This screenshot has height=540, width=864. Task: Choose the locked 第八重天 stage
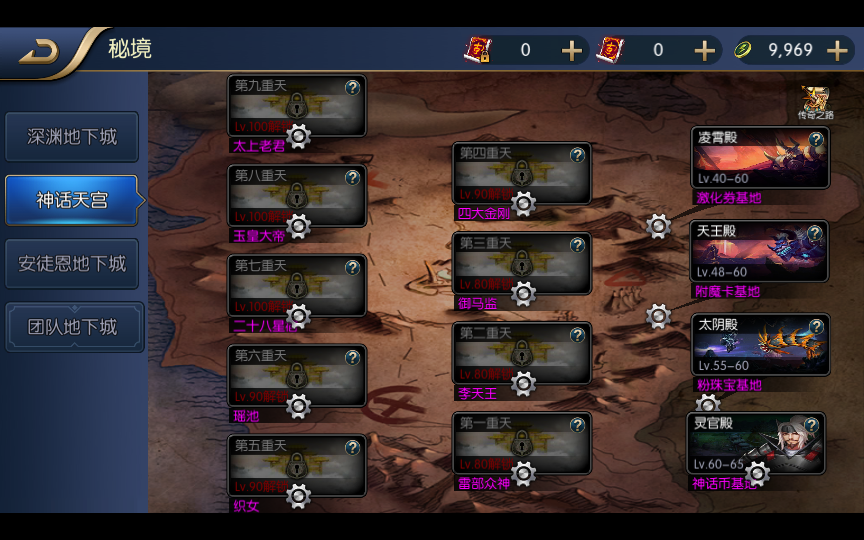click(x=296, y=195)
